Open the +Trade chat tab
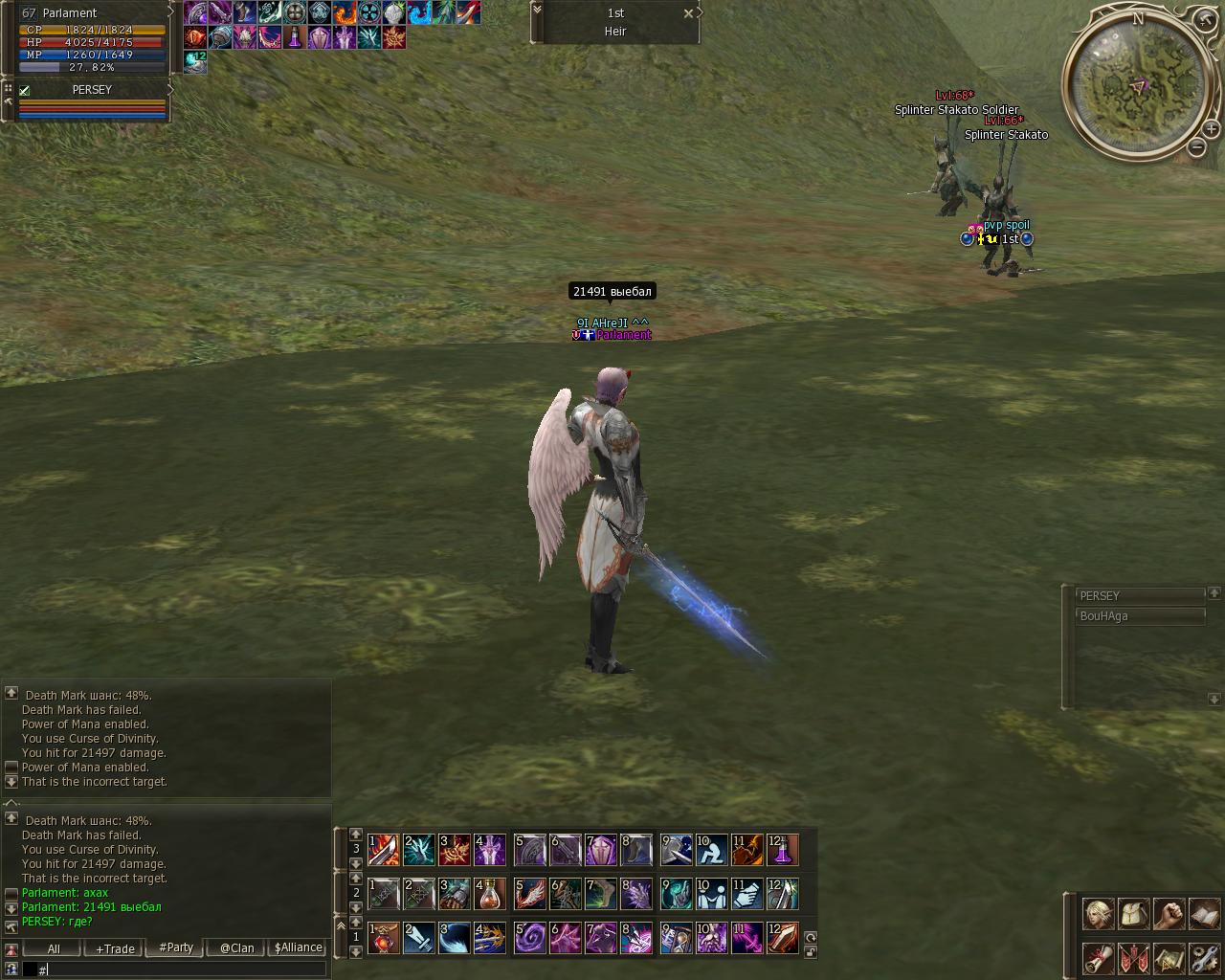Image resolution: width=1225 pixels, height=980 pixels. pyautogui.click(x=115, y=948)
